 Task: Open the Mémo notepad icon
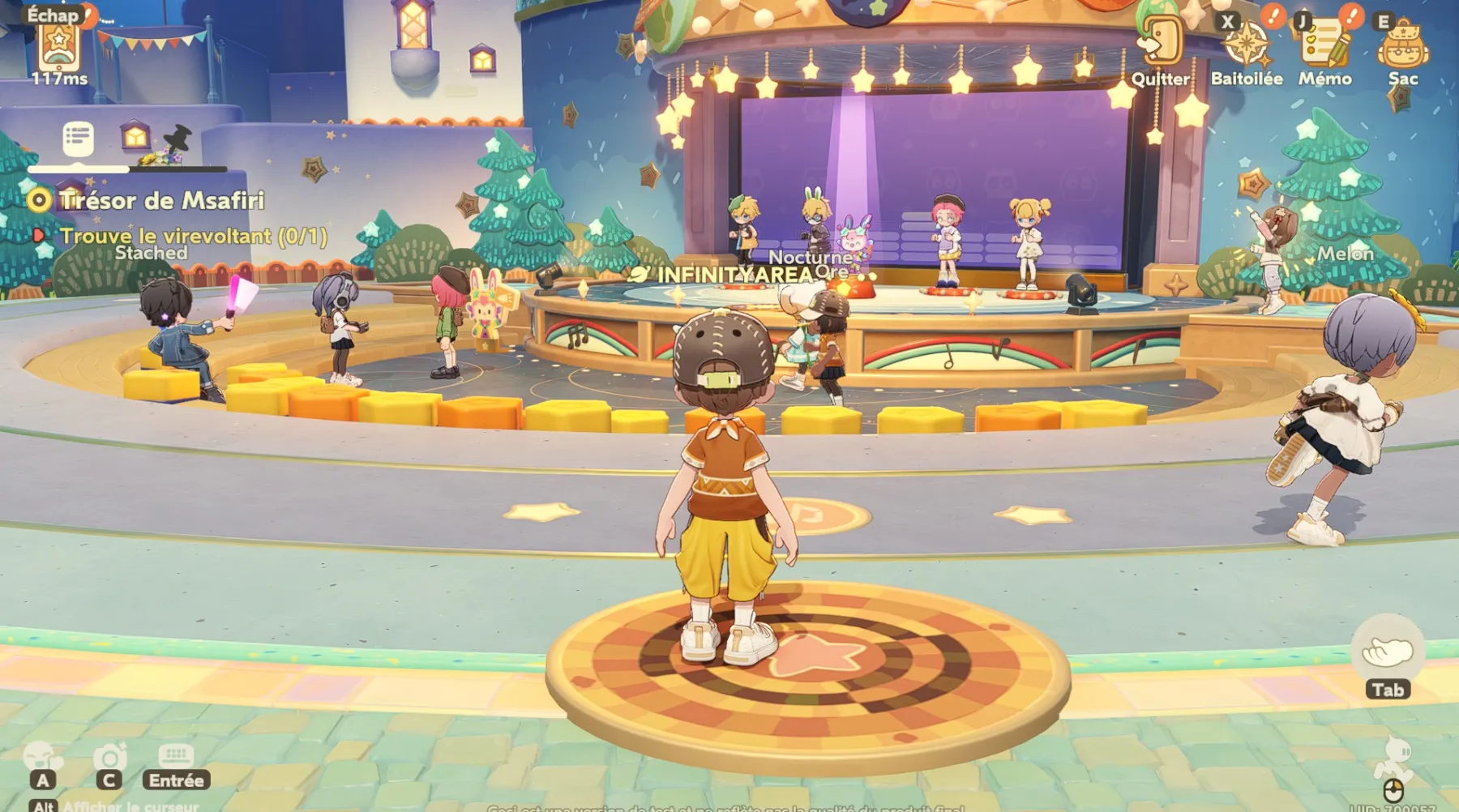coord(1324,45)
